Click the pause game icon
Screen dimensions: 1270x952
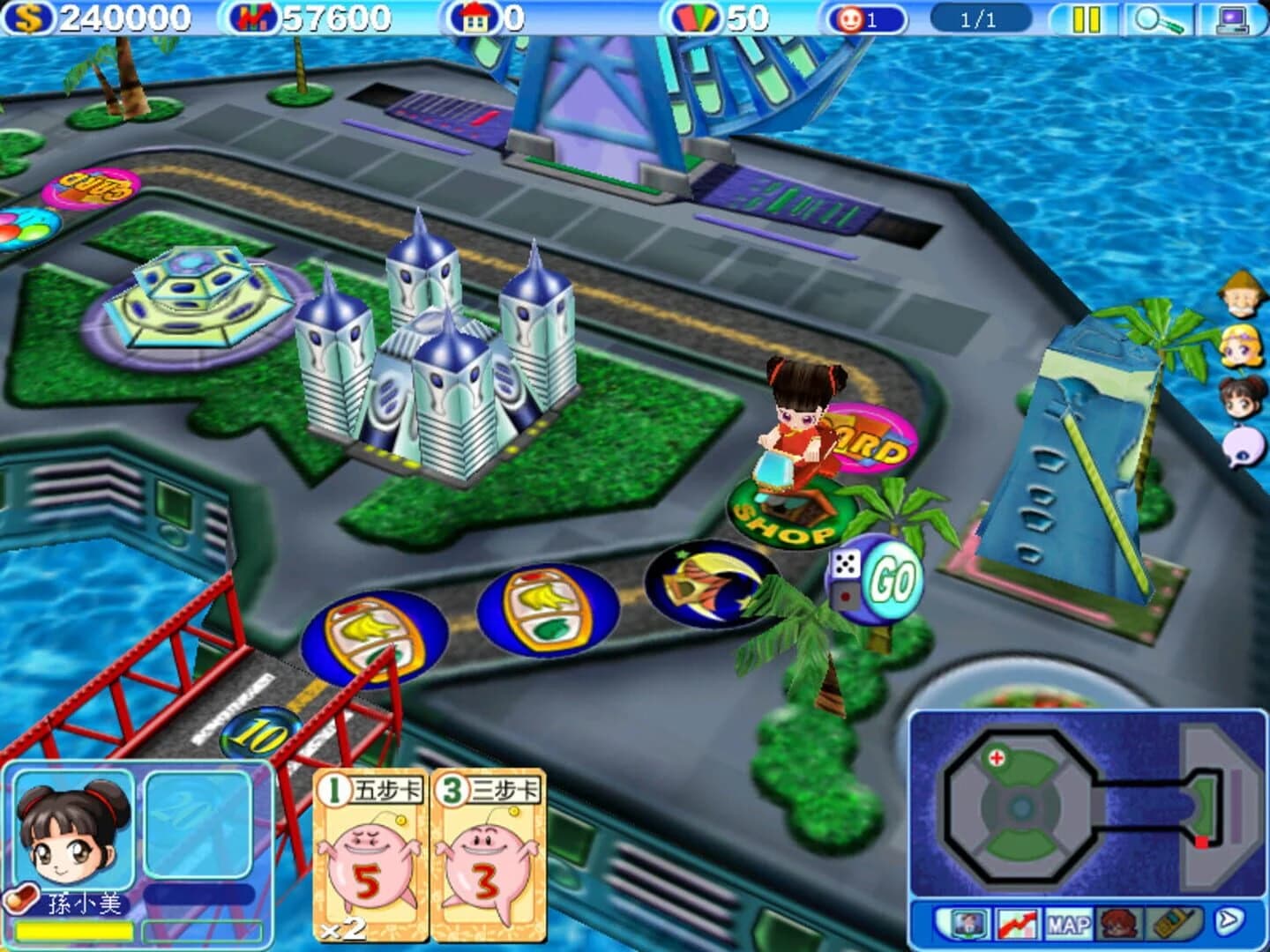pyautogui.click(x=1086, y=19)
